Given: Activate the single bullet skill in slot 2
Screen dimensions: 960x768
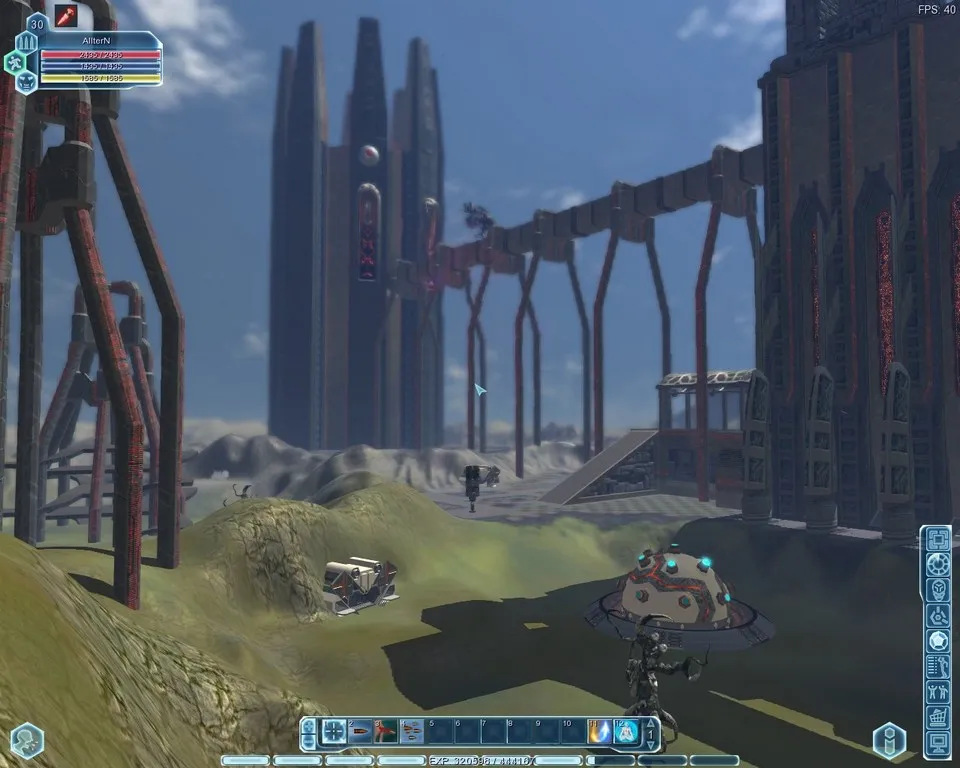Looking at the screenshot, I should point(361,731).
